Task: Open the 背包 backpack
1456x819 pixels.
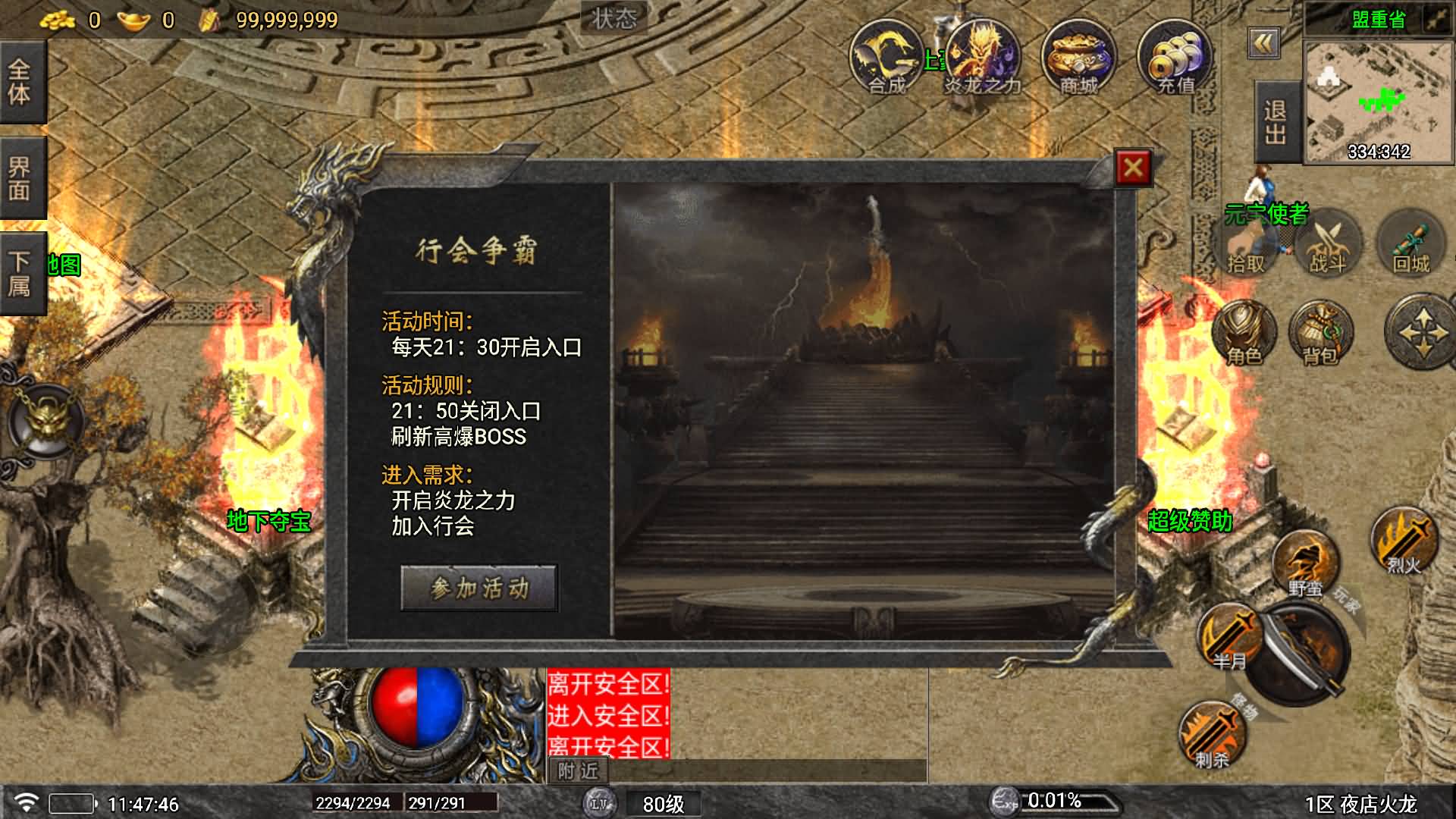Action: click(1320, 334)
